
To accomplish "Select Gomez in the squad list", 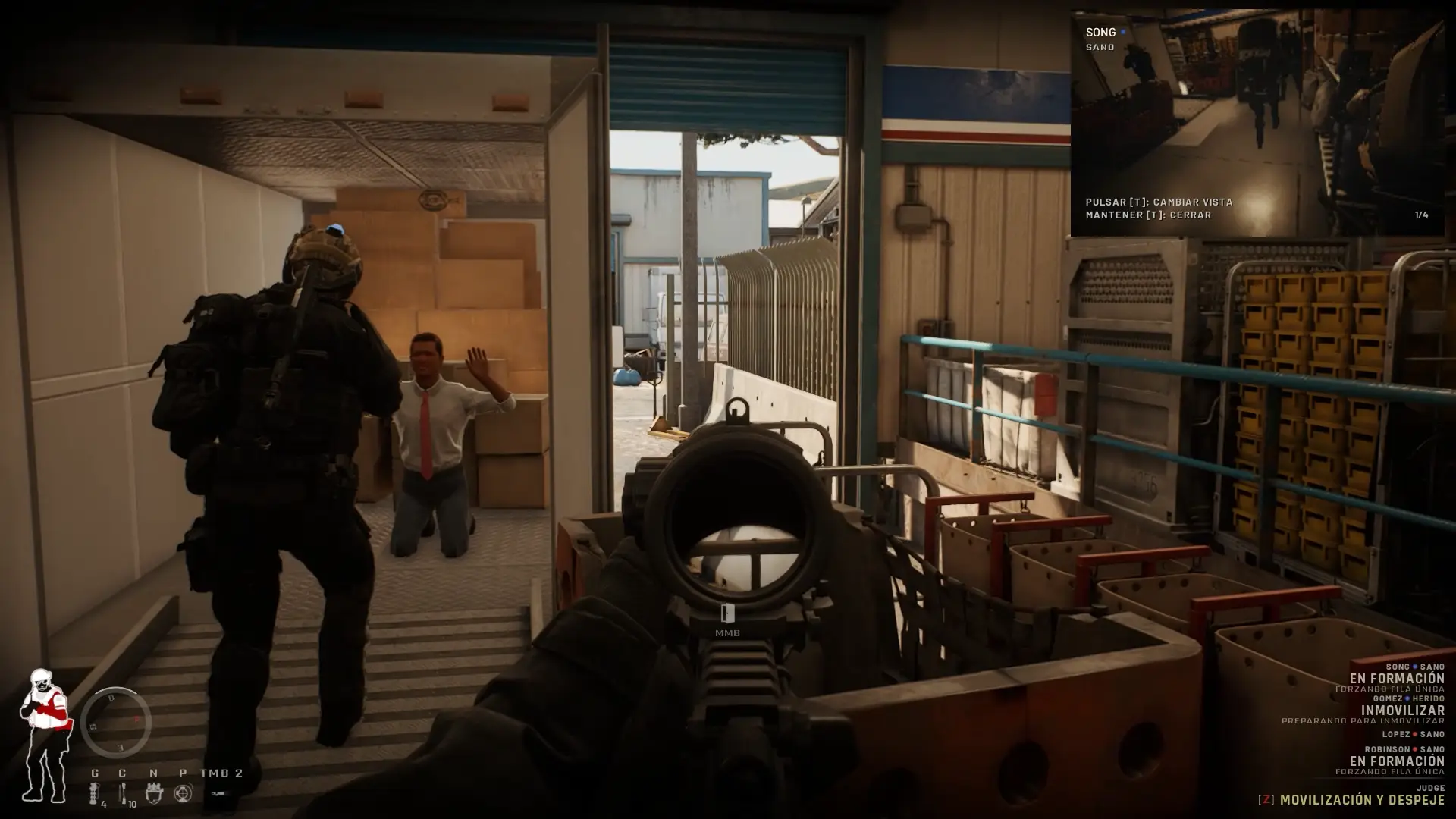I will click(x=1388, y=698).
